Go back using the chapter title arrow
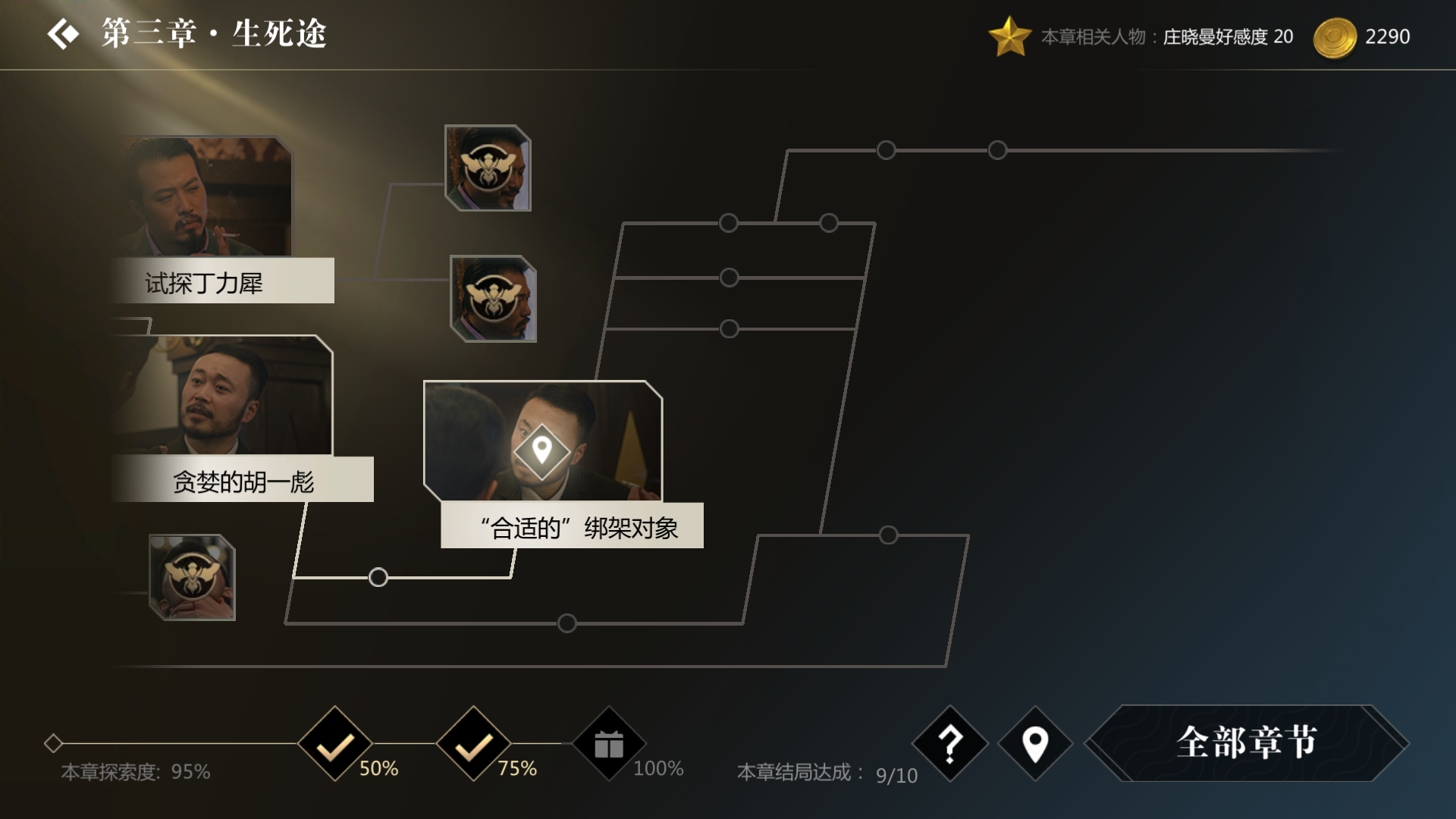Viewport: 1456px width, 819px height. tap(64, 33)
